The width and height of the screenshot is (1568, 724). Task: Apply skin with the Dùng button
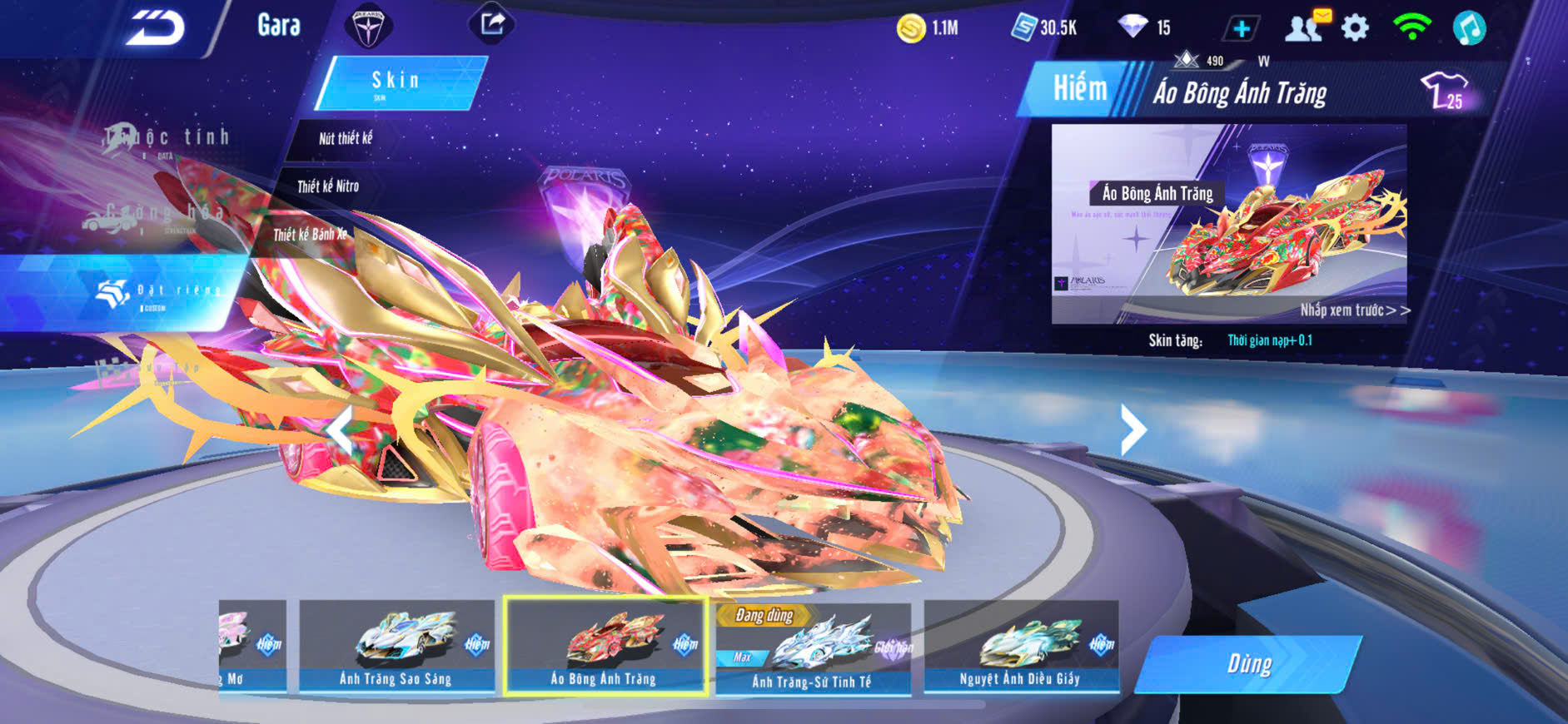pyautogui.click(x=1248, y=664)
